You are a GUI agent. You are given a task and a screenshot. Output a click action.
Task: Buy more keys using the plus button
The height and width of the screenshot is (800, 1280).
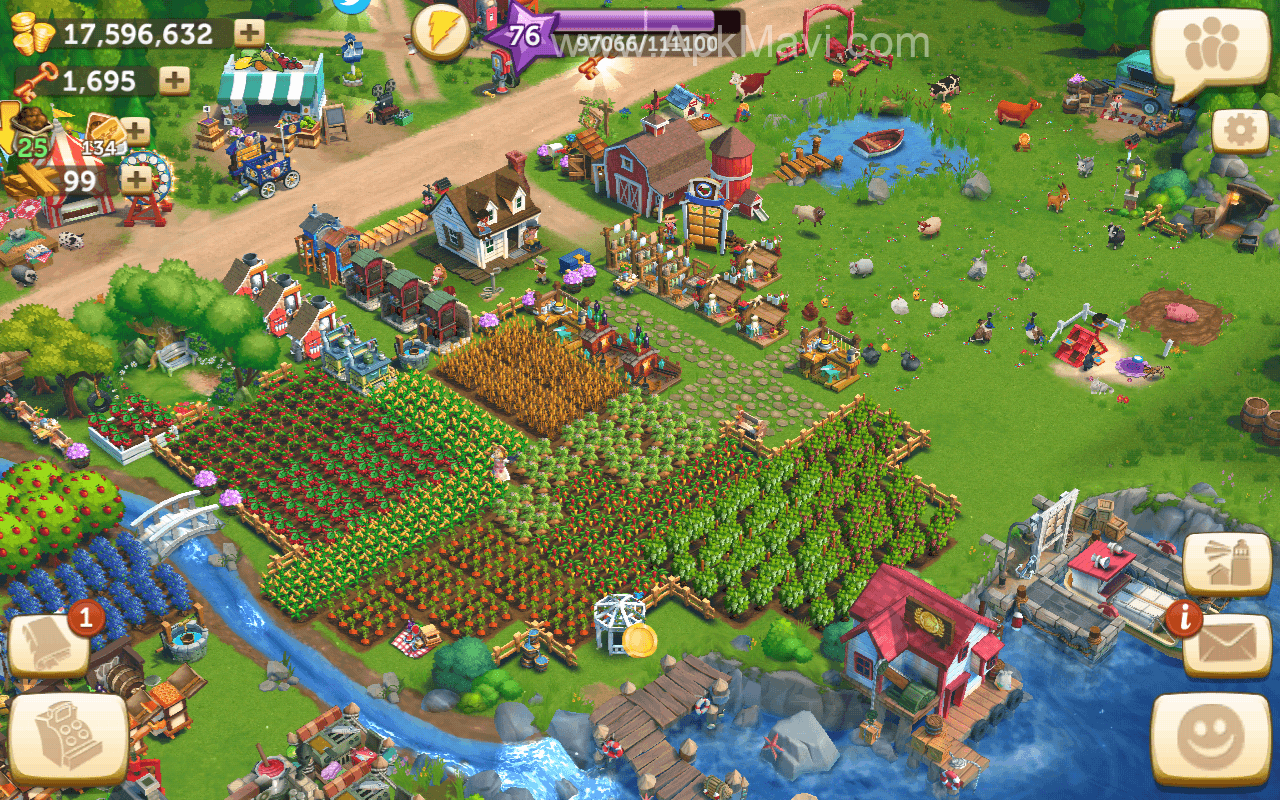[174, 81]
